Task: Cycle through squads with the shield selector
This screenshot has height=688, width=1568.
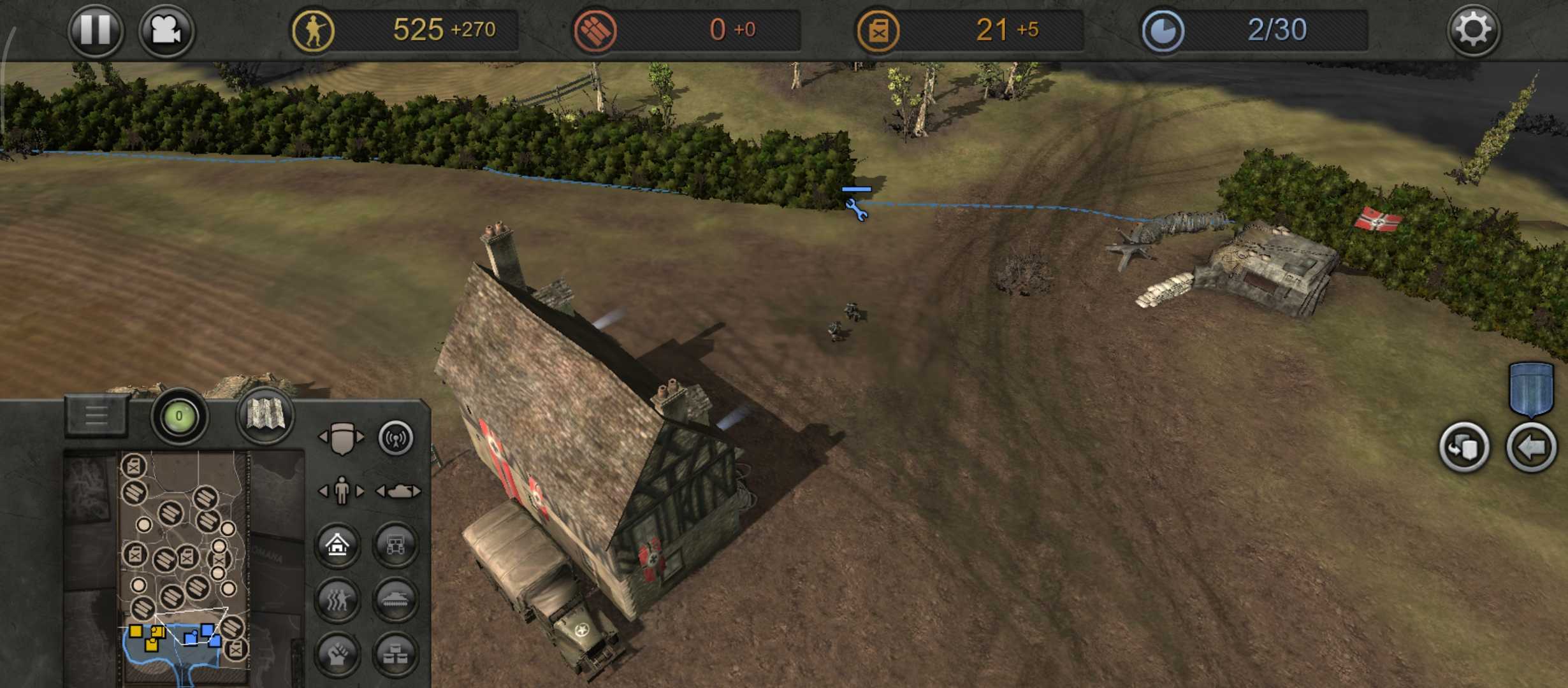Action: coord(342,438)
